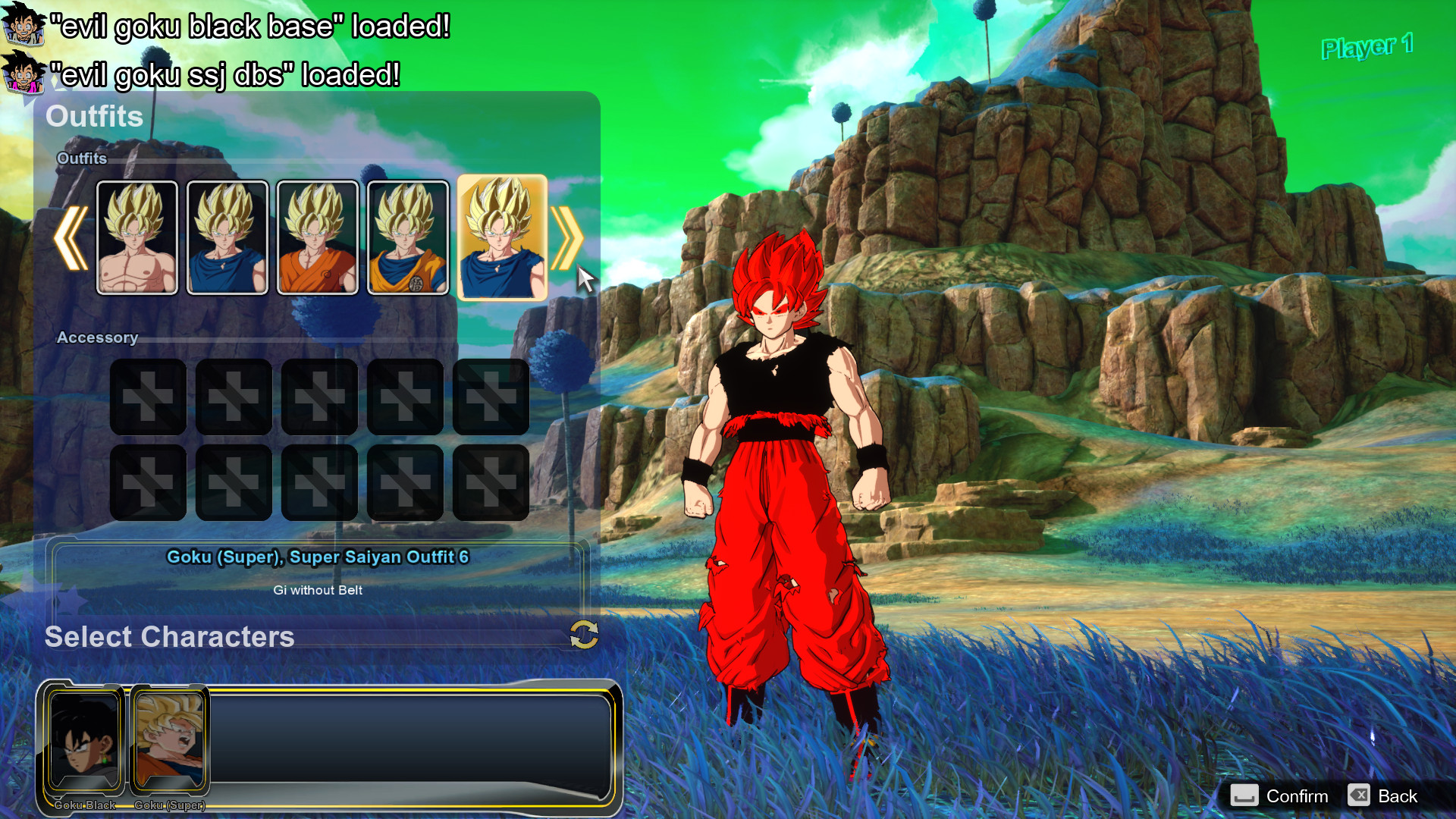Select the highlighted Gi without Belt outfit

pyautogui.click(x=501, y=237)
